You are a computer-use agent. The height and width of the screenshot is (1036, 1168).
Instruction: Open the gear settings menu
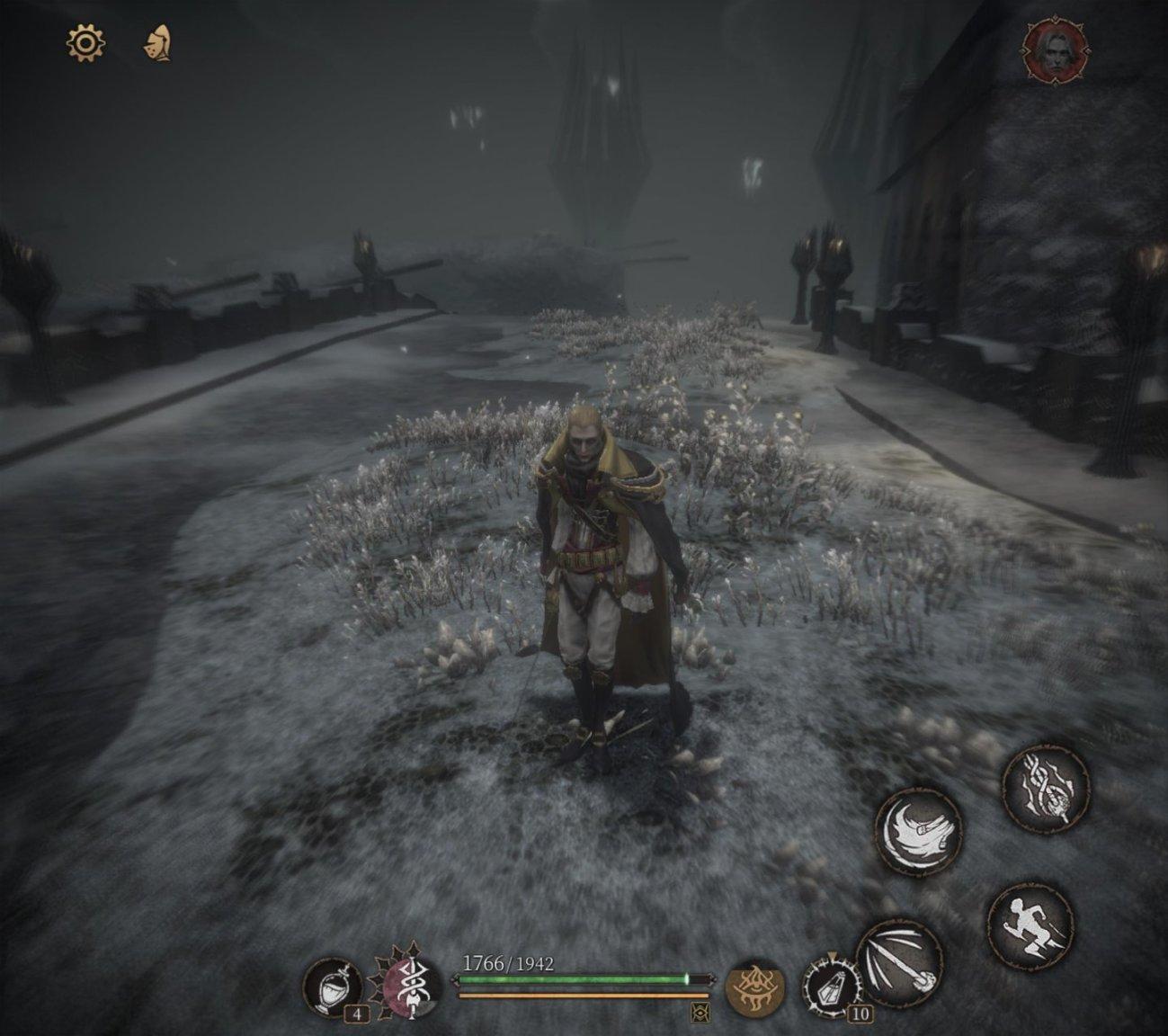(86, 43)
